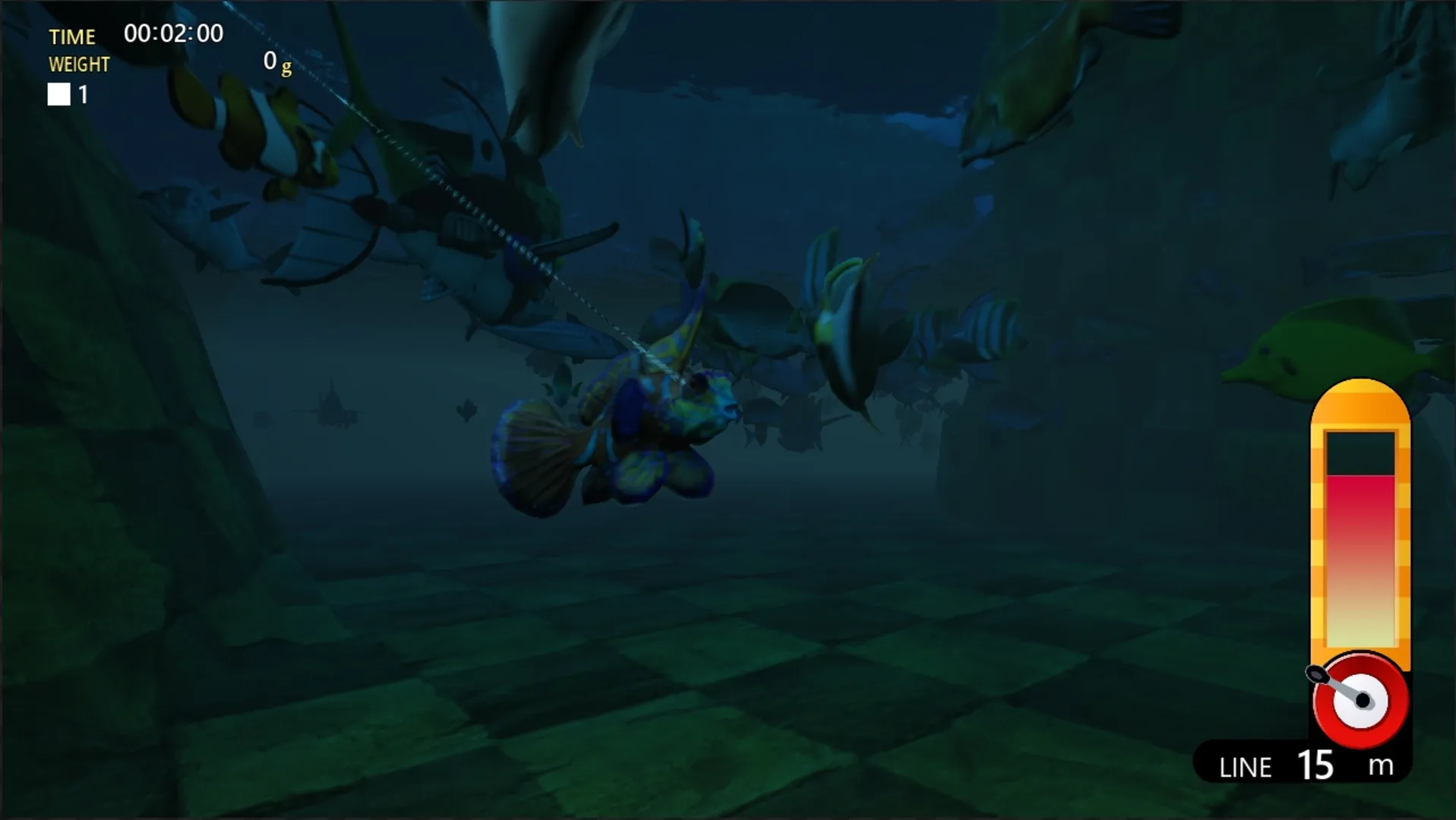Toggle the TIME display

(x=72, y=36)
